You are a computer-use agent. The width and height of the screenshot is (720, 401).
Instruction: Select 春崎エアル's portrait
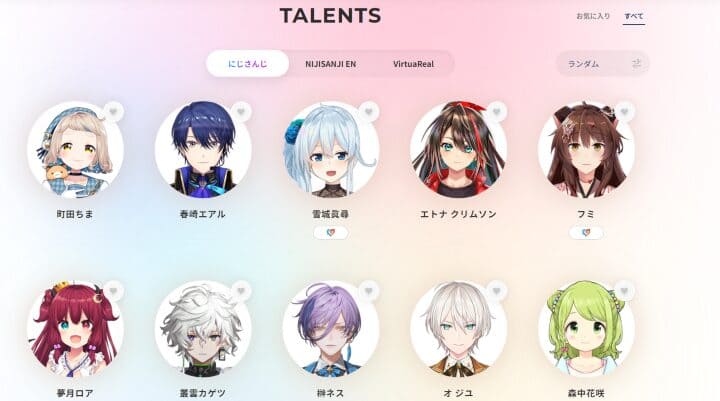click(x=203, y=150)
